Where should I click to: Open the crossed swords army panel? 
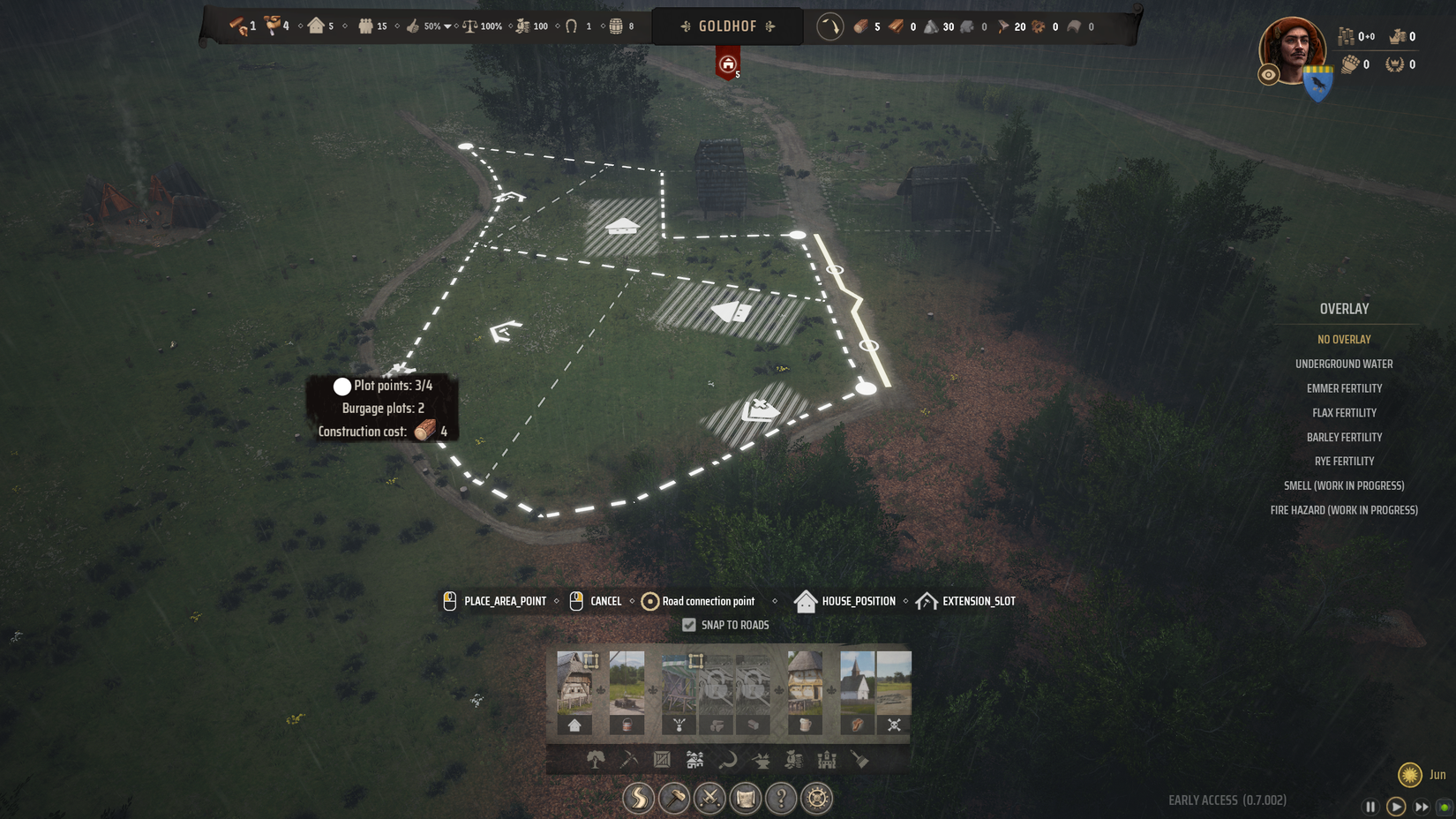click(x=709, y=799)
